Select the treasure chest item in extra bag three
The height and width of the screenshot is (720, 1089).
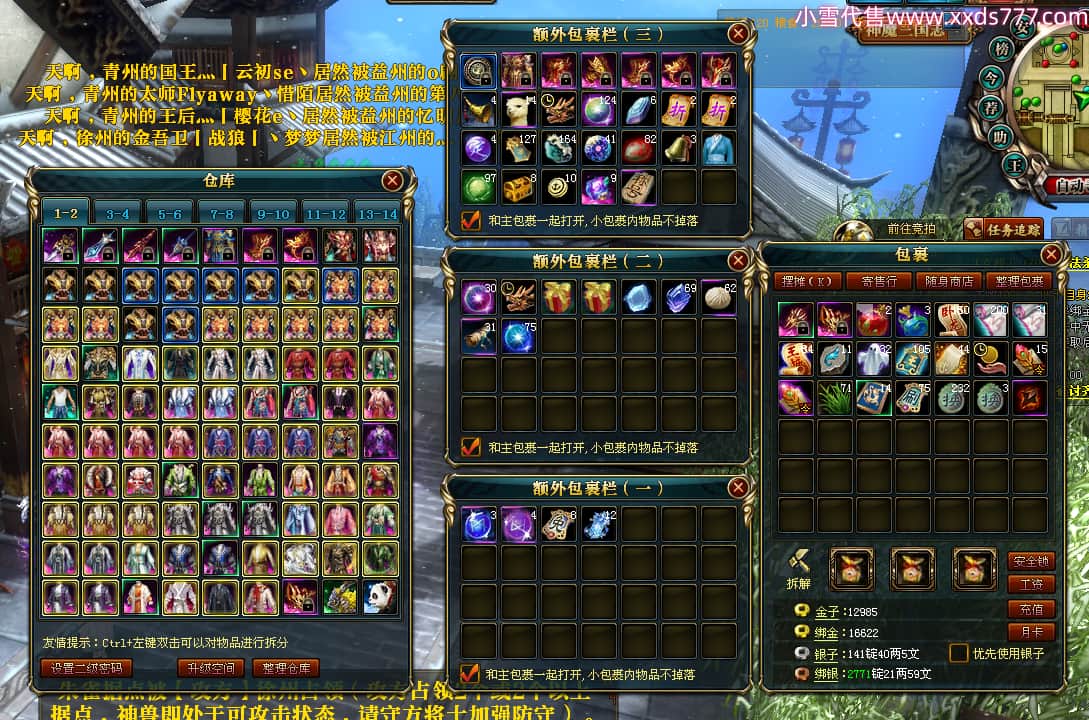519,187
